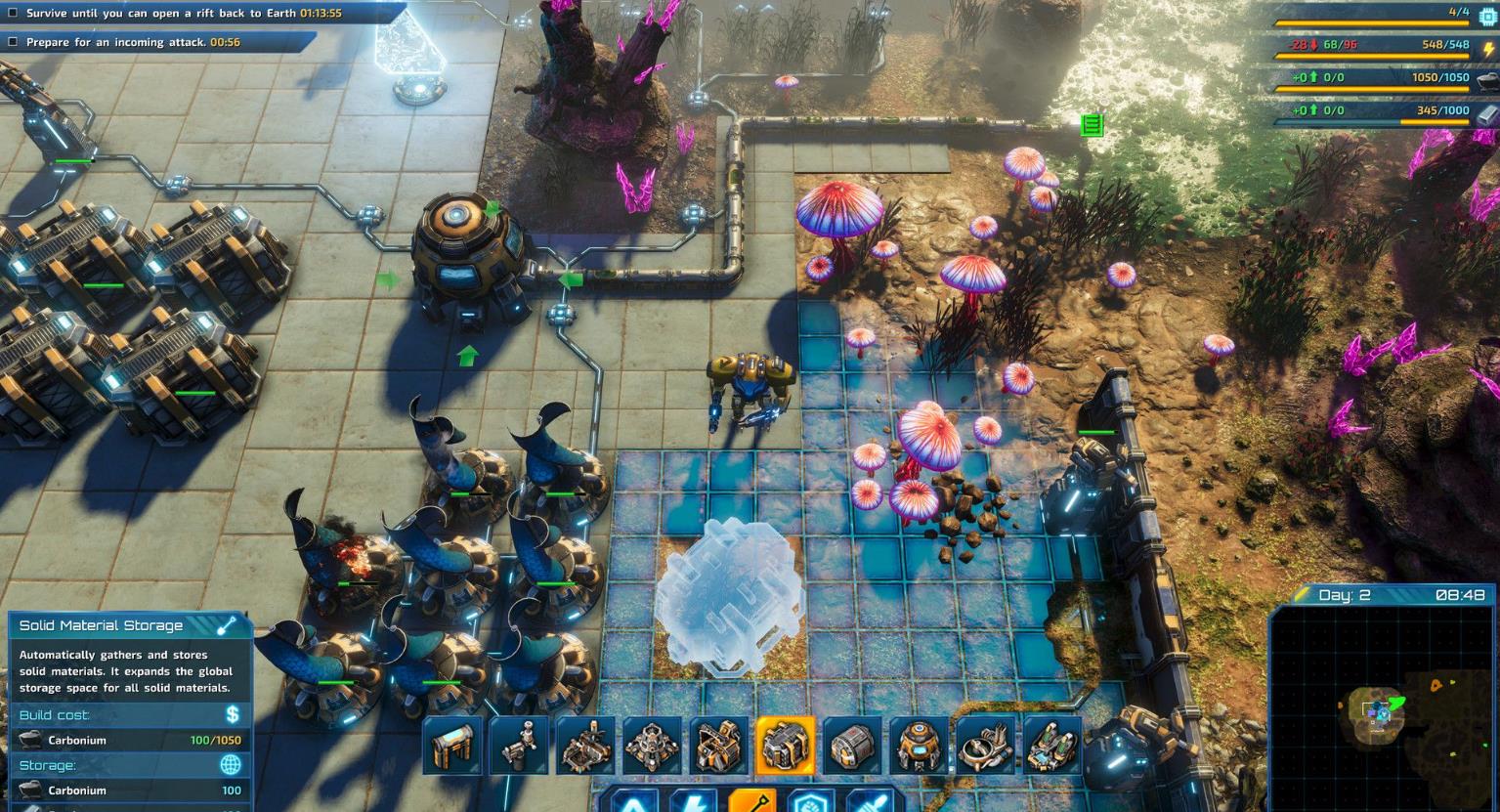Select the gray cylindrical tank building icon
Image resolution: width=1500 pixels, height=812 pixels.
852,746
